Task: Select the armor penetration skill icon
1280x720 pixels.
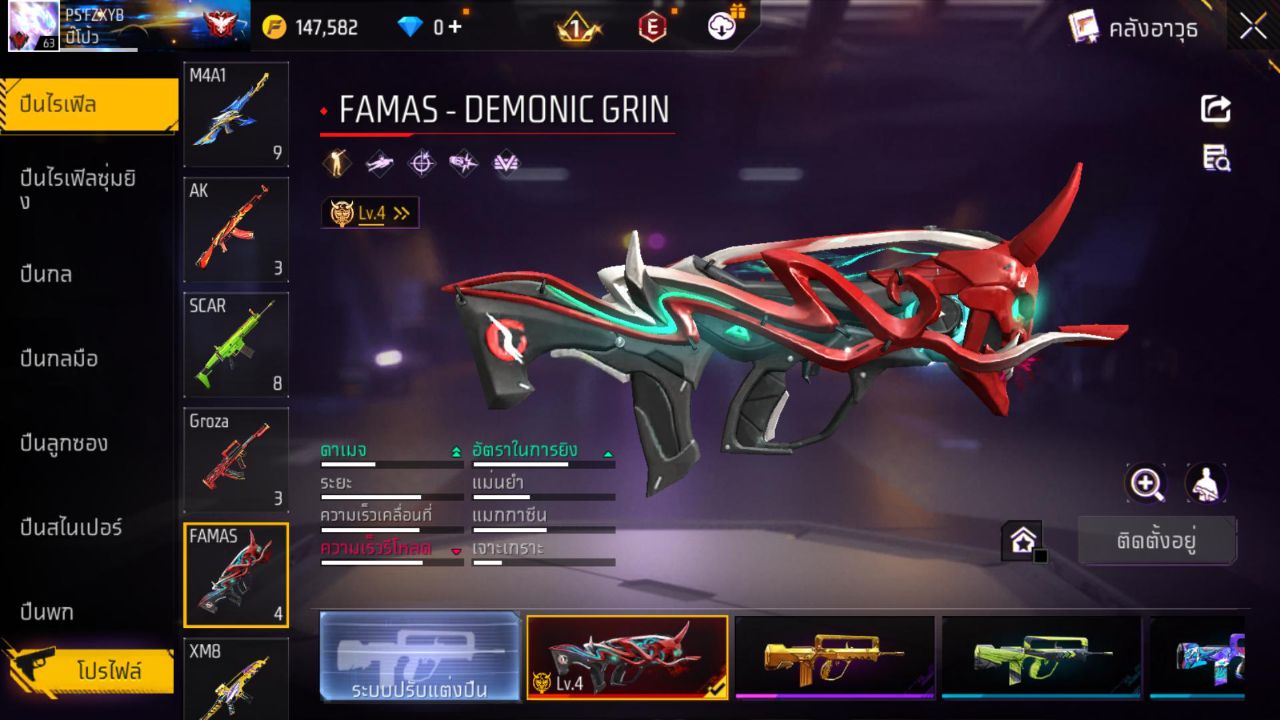Action: tap(462, 163)
